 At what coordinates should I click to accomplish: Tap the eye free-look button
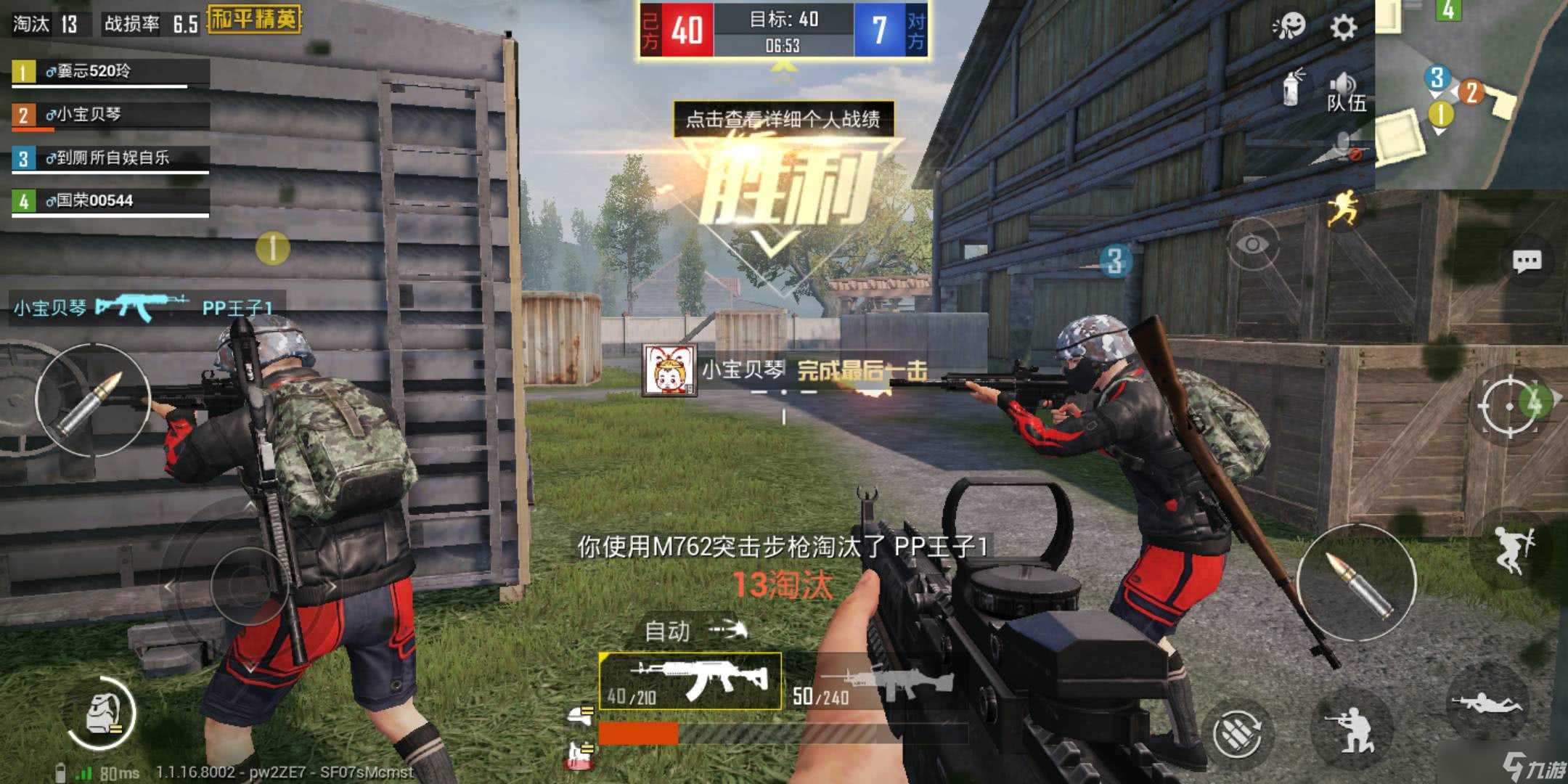tap(1251, 245)
